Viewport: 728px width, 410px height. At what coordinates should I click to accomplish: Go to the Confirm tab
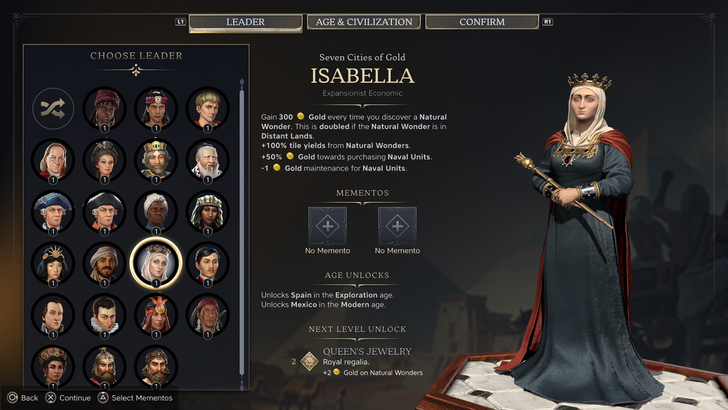[481, 22]
